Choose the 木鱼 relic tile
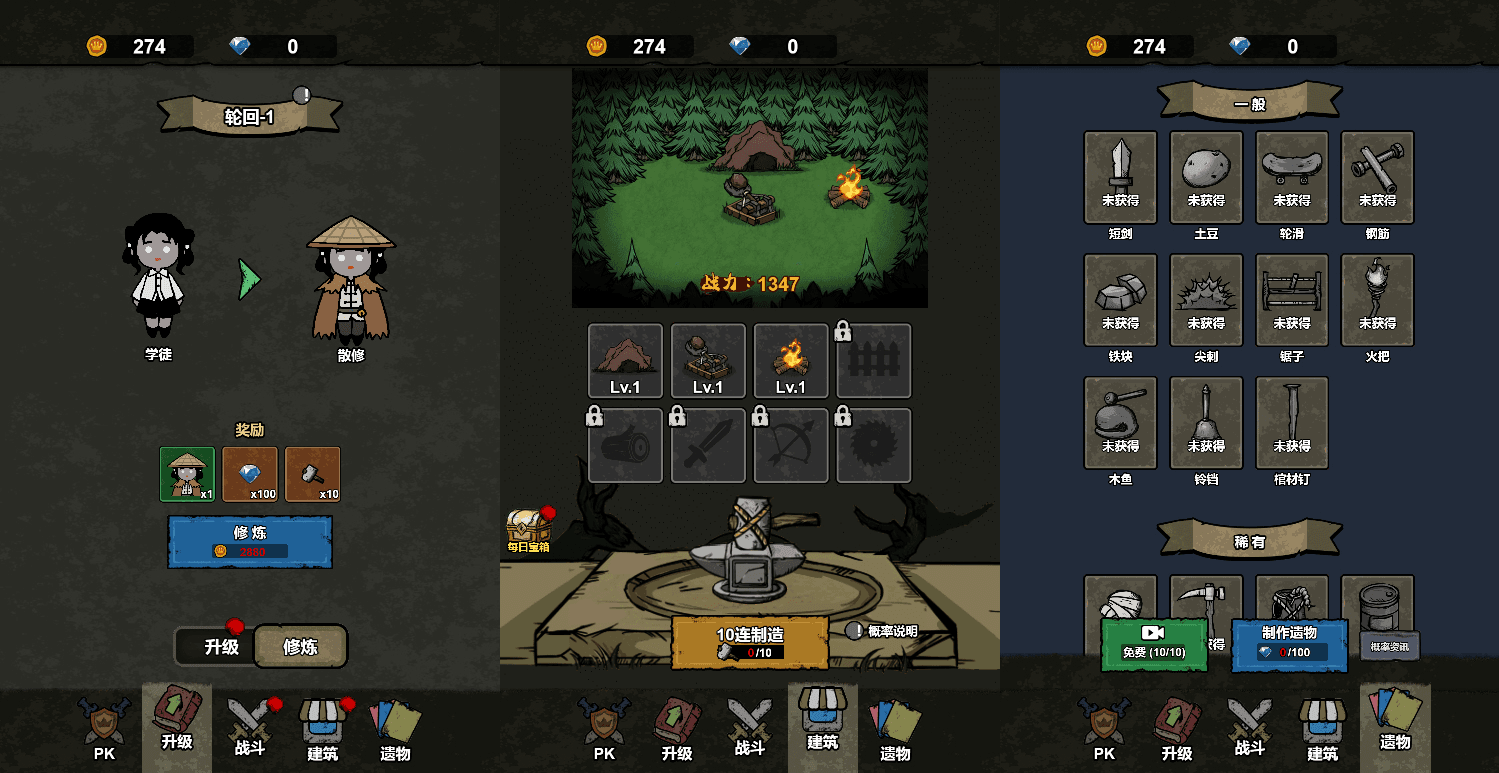 pos(1120,423)
